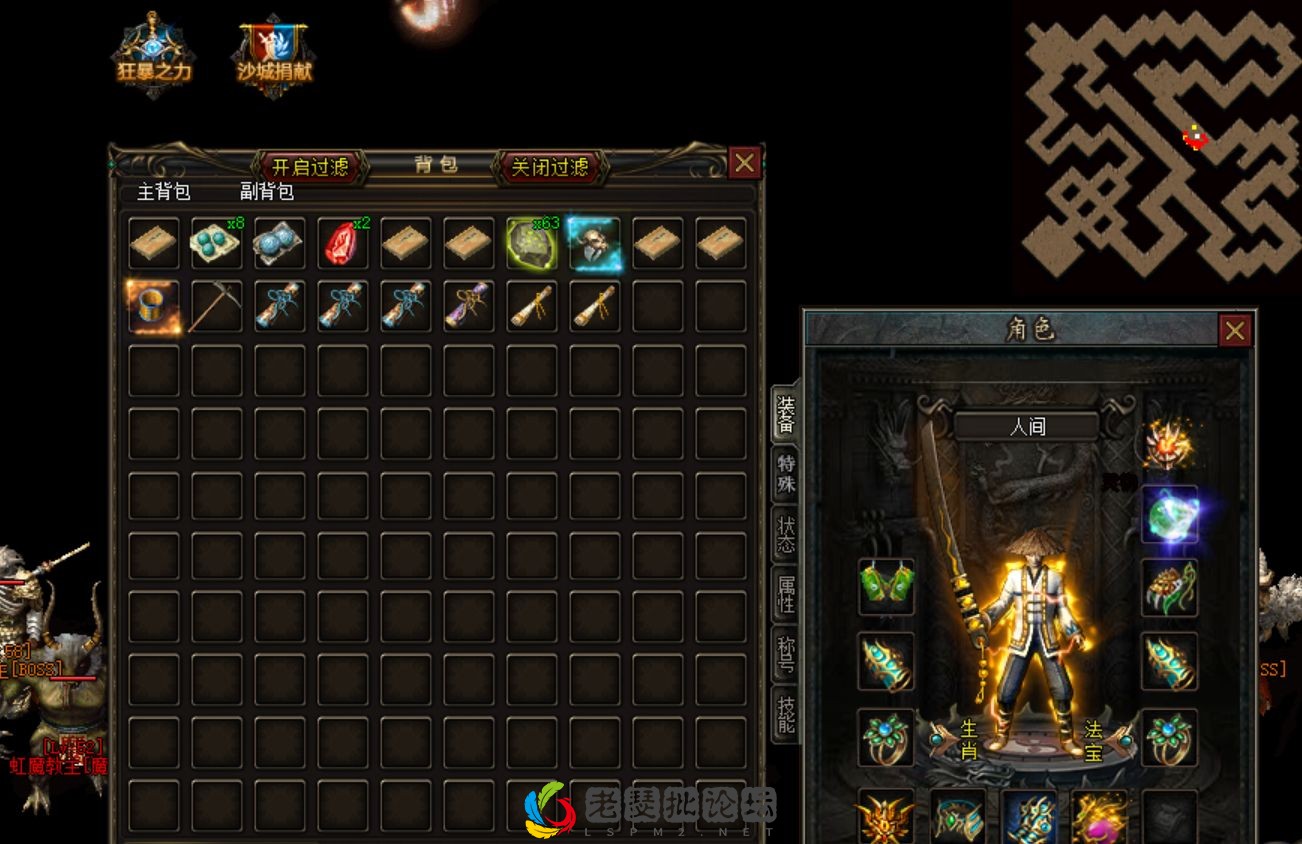
Task: Close the 背包 inventory window
Action: click(744, 163)
